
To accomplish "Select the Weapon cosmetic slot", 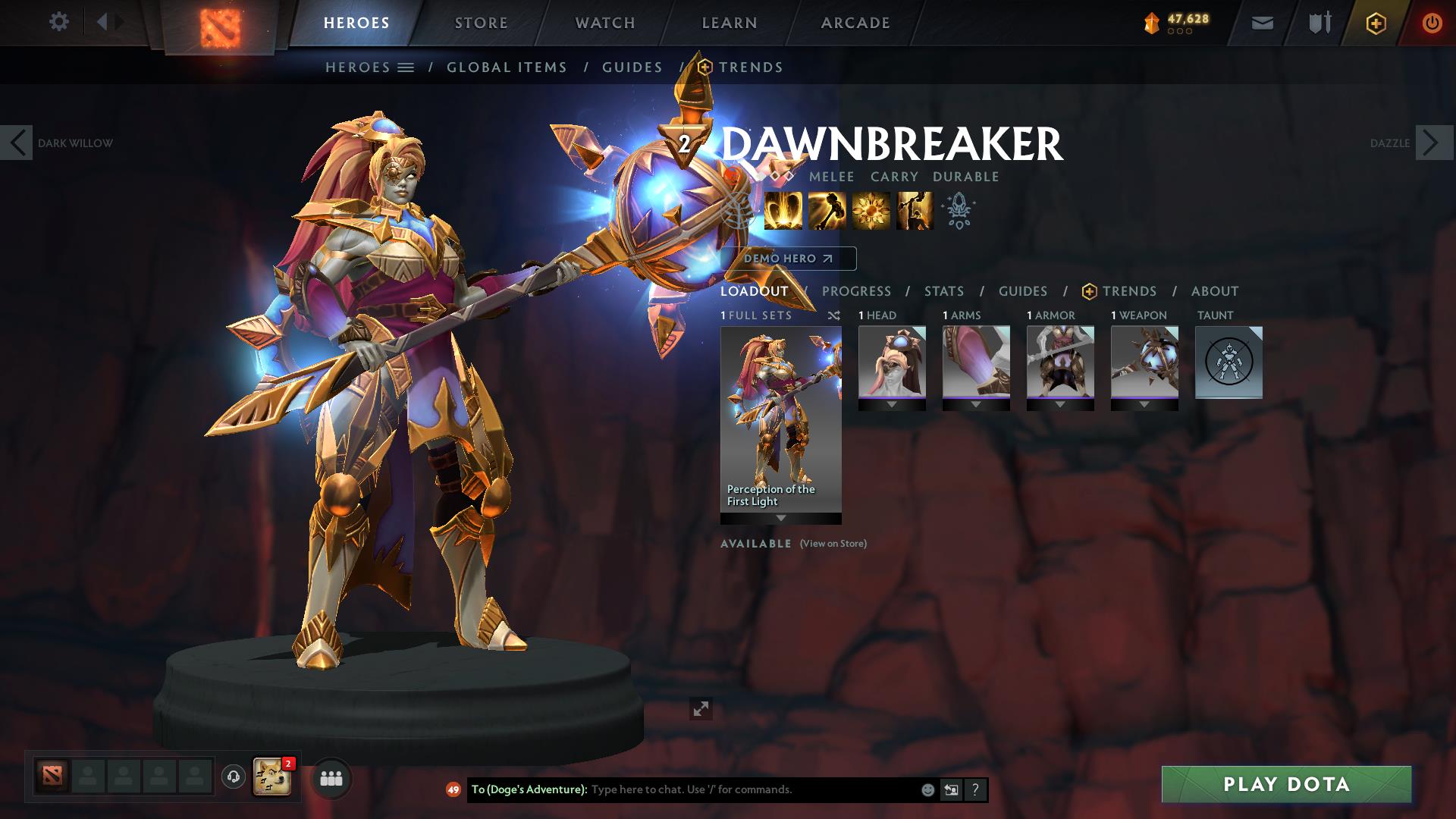I will (x=1144, y=362).
